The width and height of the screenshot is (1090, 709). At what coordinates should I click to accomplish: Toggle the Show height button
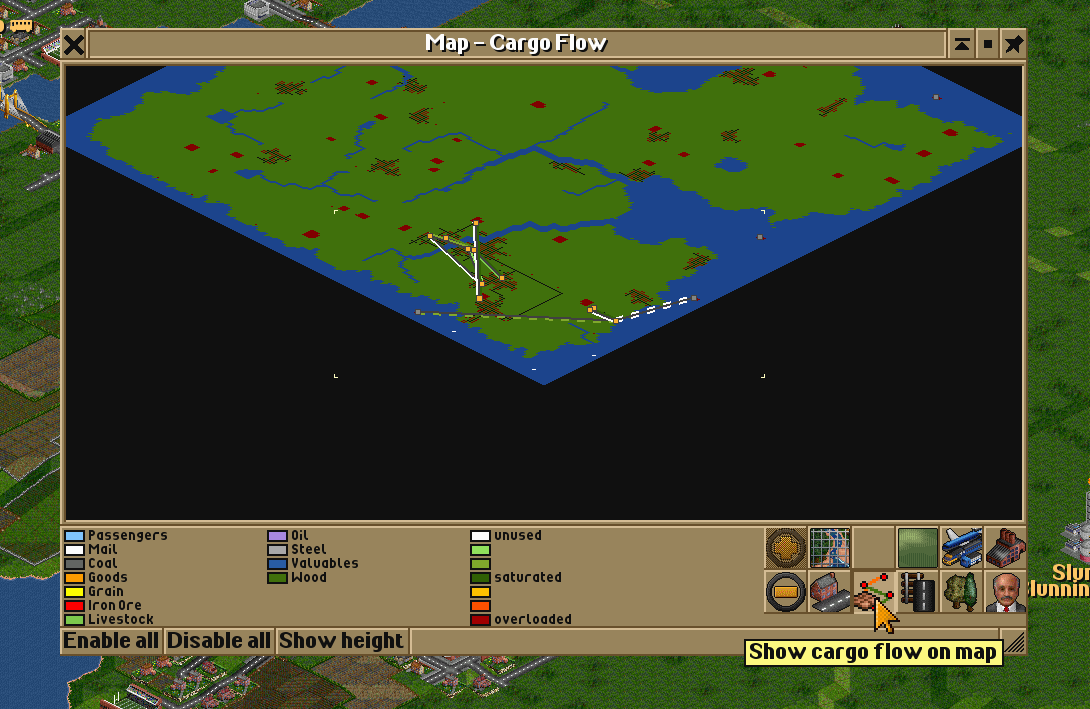click(341, 641)
